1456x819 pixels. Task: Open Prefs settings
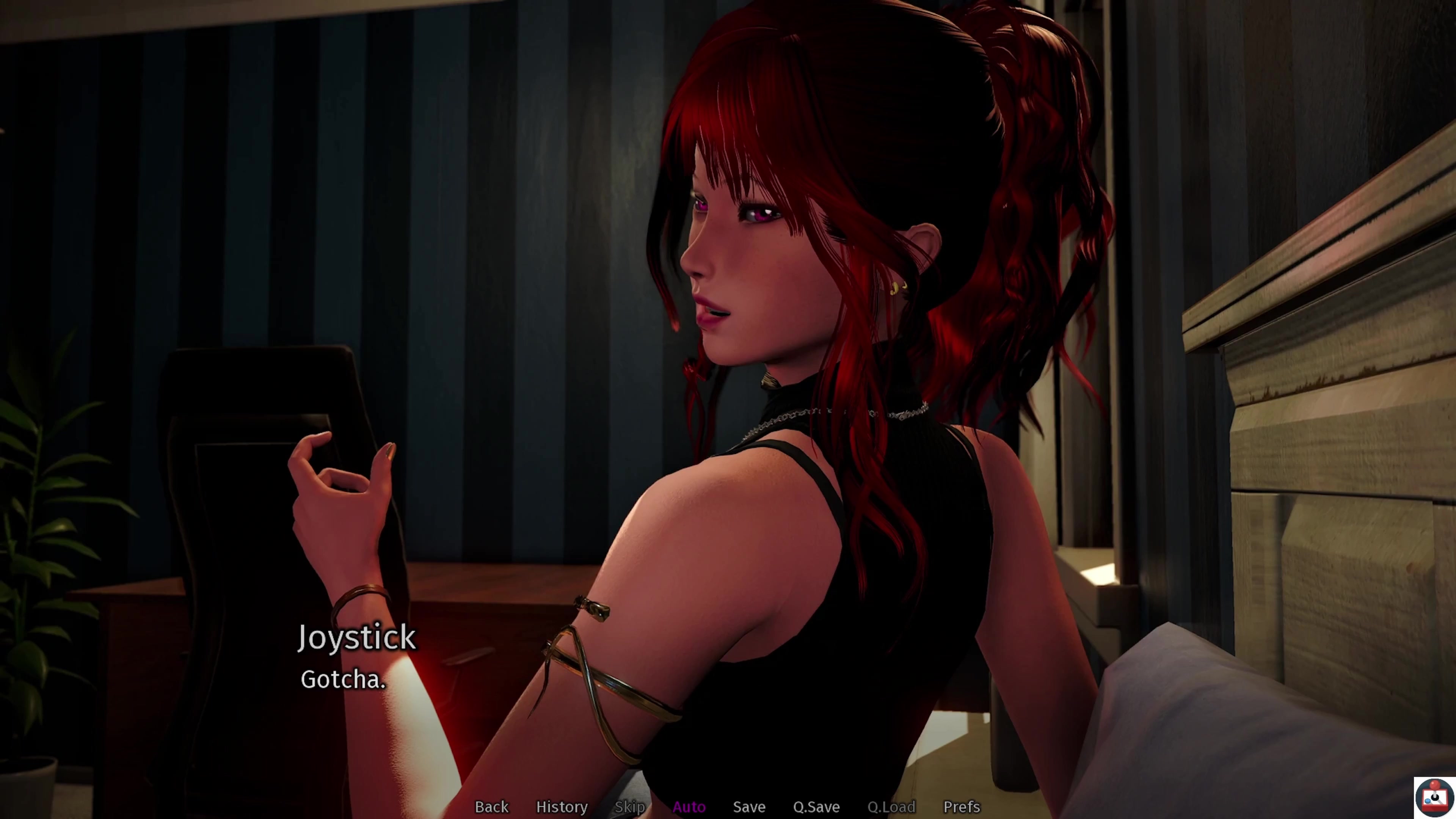pos(961,806)
